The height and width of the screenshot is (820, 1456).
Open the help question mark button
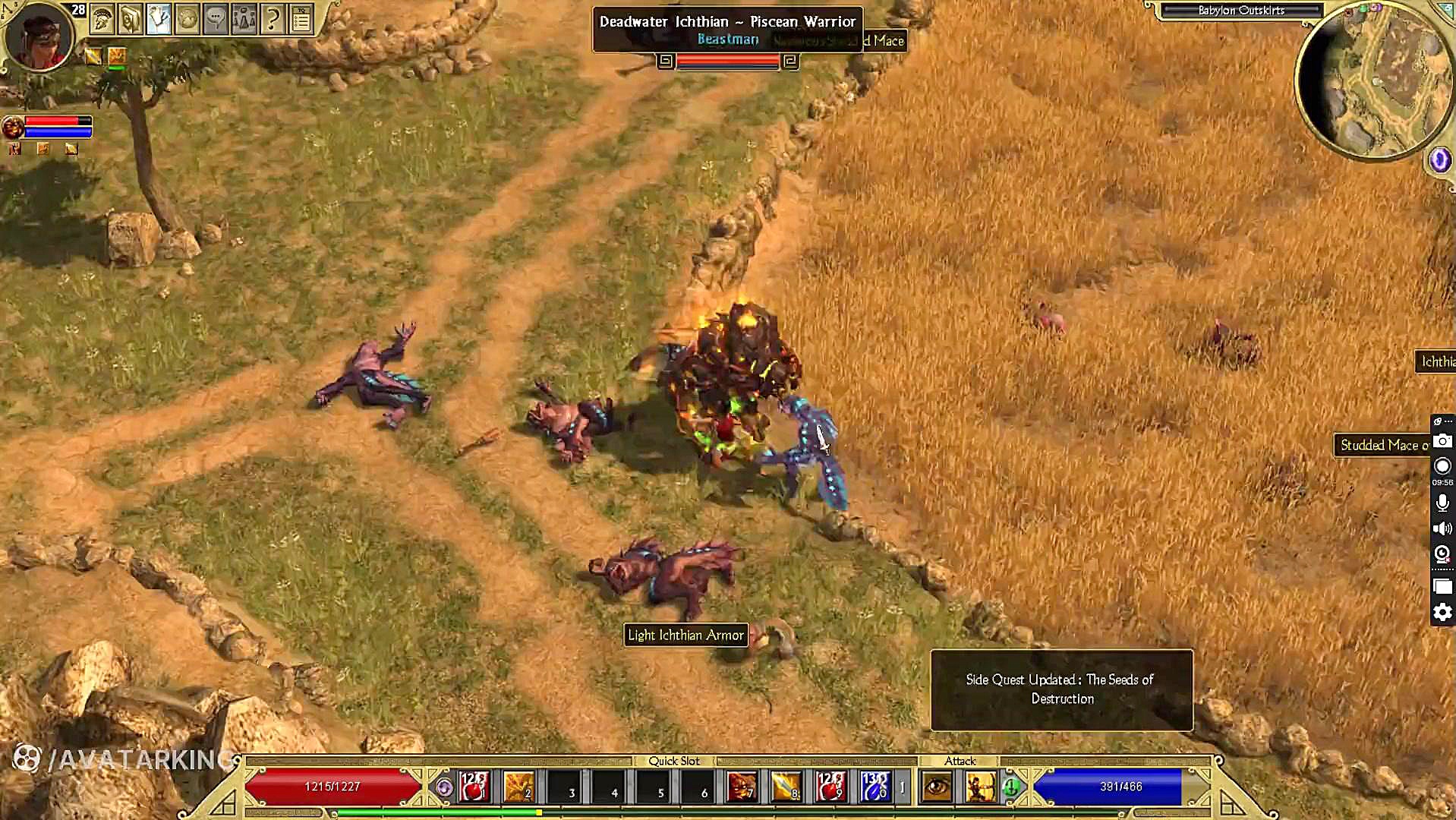coord(272,20)
